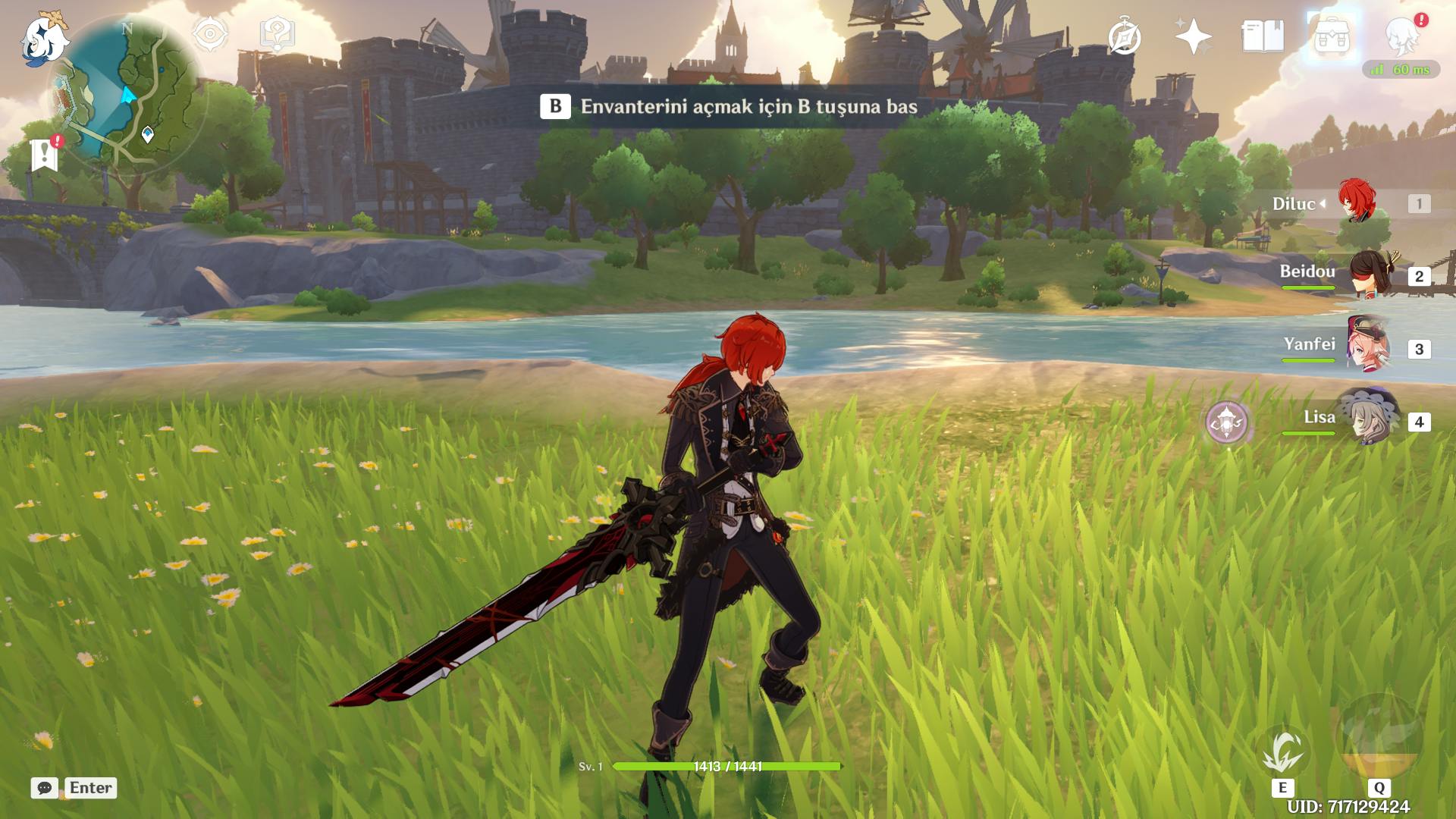Open the quest log bookmark icon
The width and height of the screenshot is (1456, 819).
pyautogui.click(x=45, y=155)
